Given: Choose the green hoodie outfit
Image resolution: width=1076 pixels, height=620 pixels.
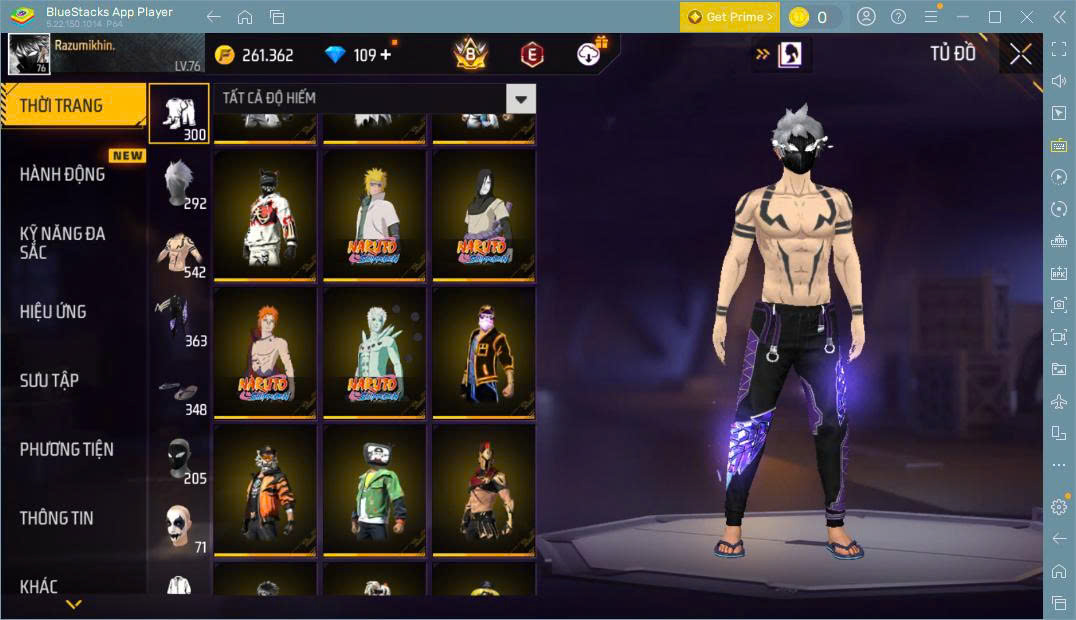Looking at the screenshot, I should (x=374, y=490).
